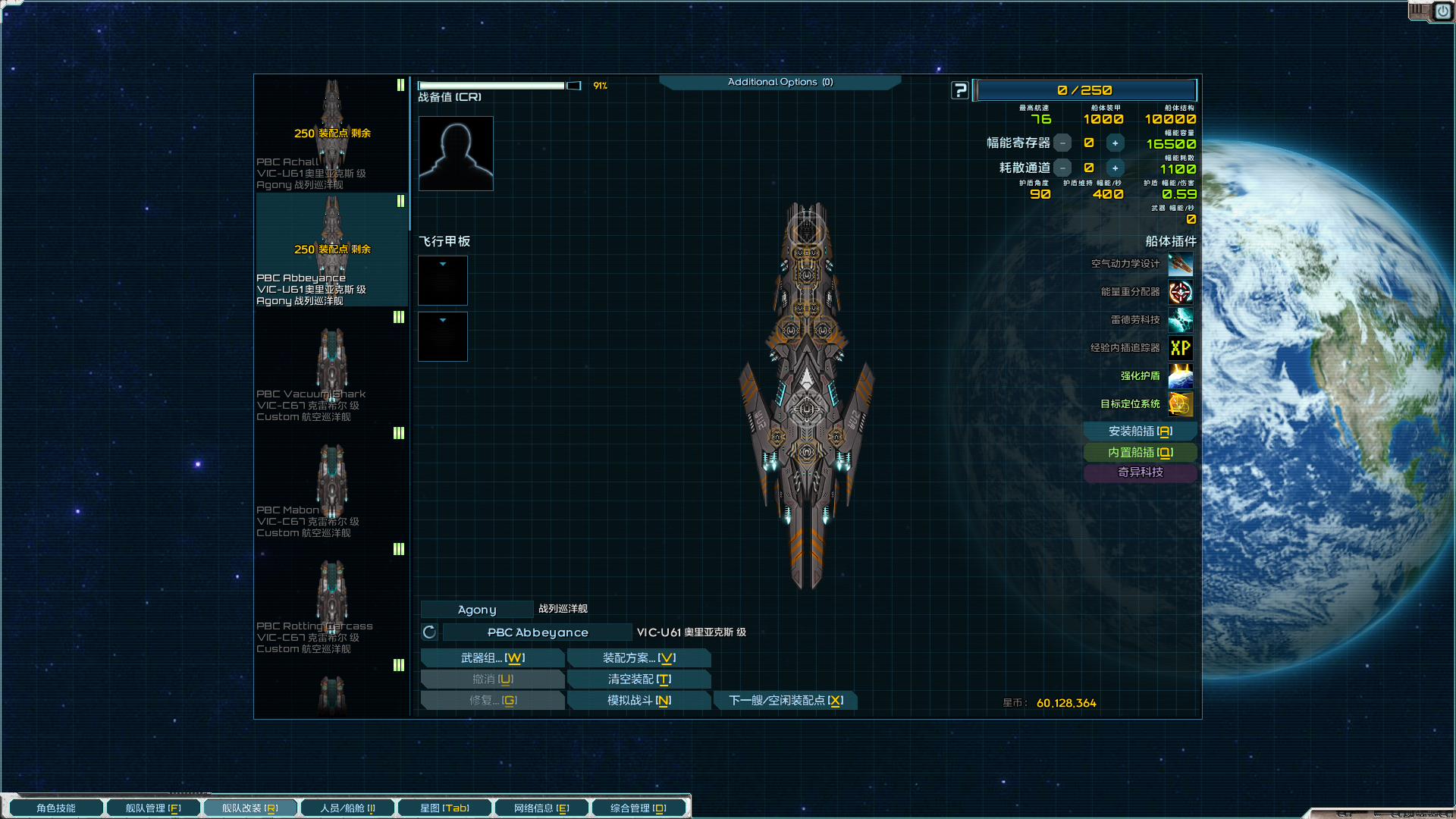This screenshot has width=1456, height=819.
Task: Click the 安装船插 button
Action: pos(1140,431)
